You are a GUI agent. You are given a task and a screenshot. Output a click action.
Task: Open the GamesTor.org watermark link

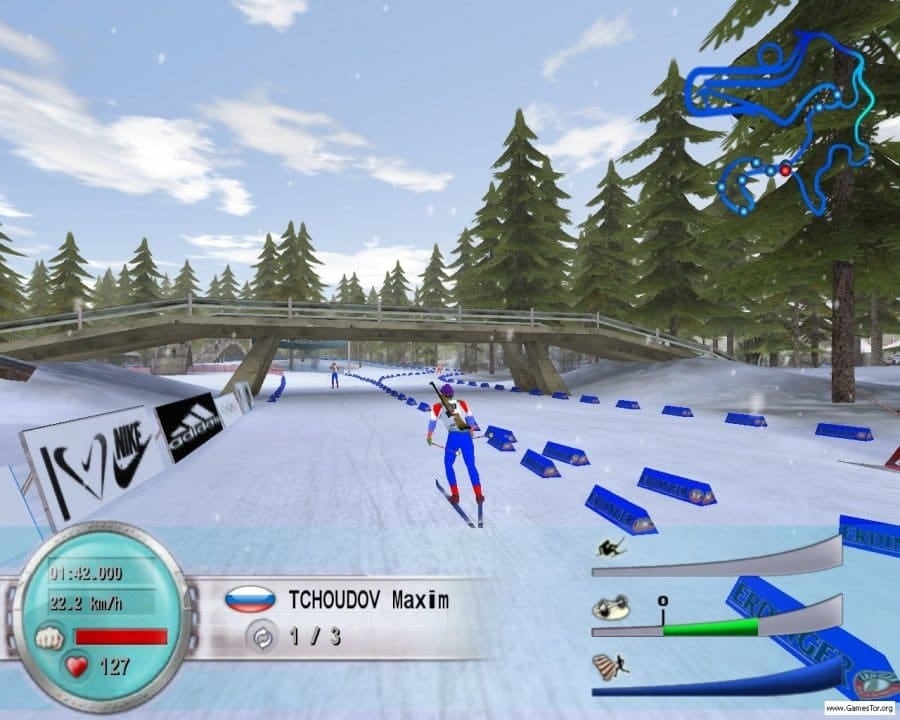[x=859, y=708]
